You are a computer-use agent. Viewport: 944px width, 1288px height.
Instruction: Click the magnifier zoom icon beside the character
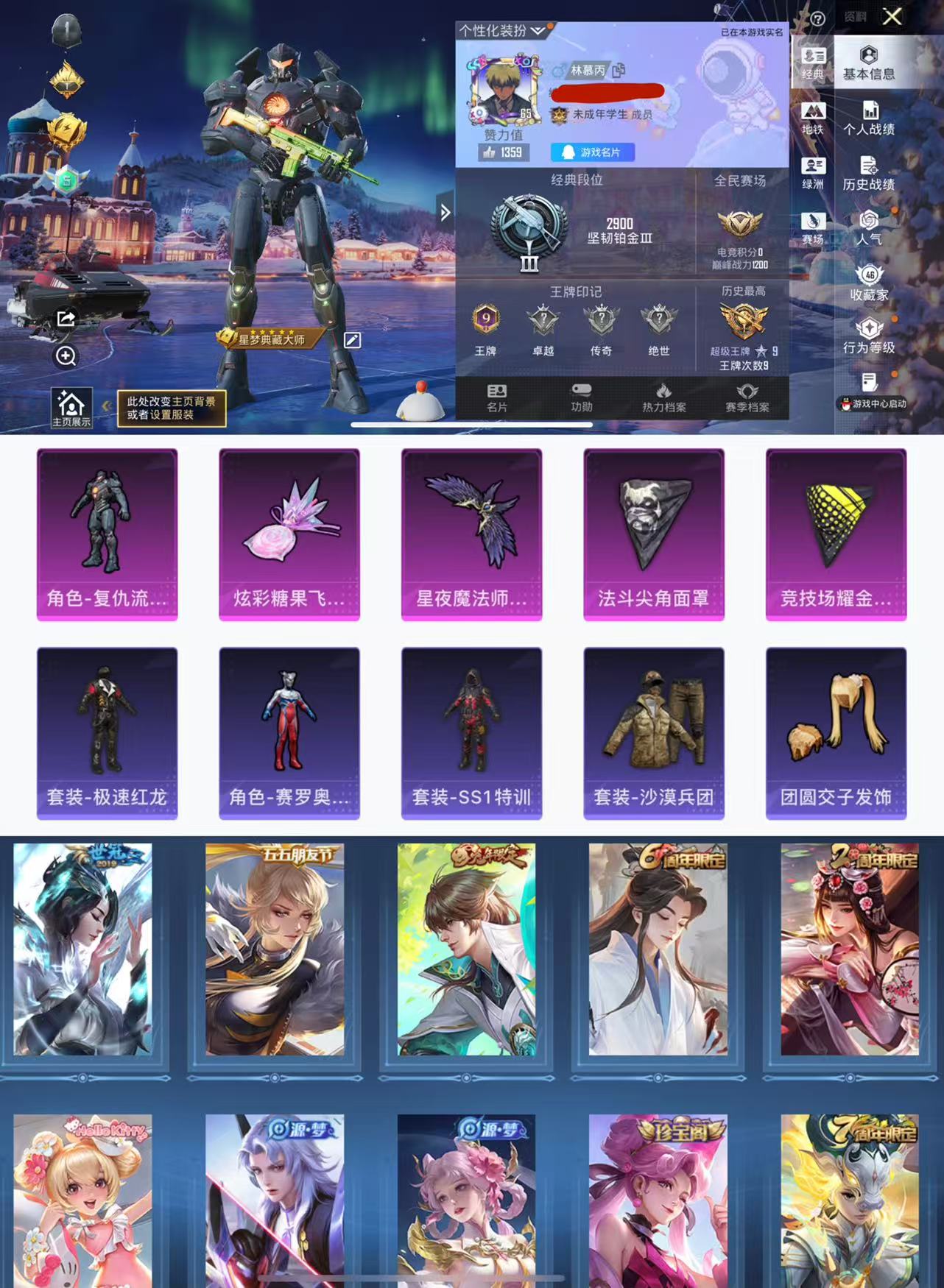[x=66, y=356]
